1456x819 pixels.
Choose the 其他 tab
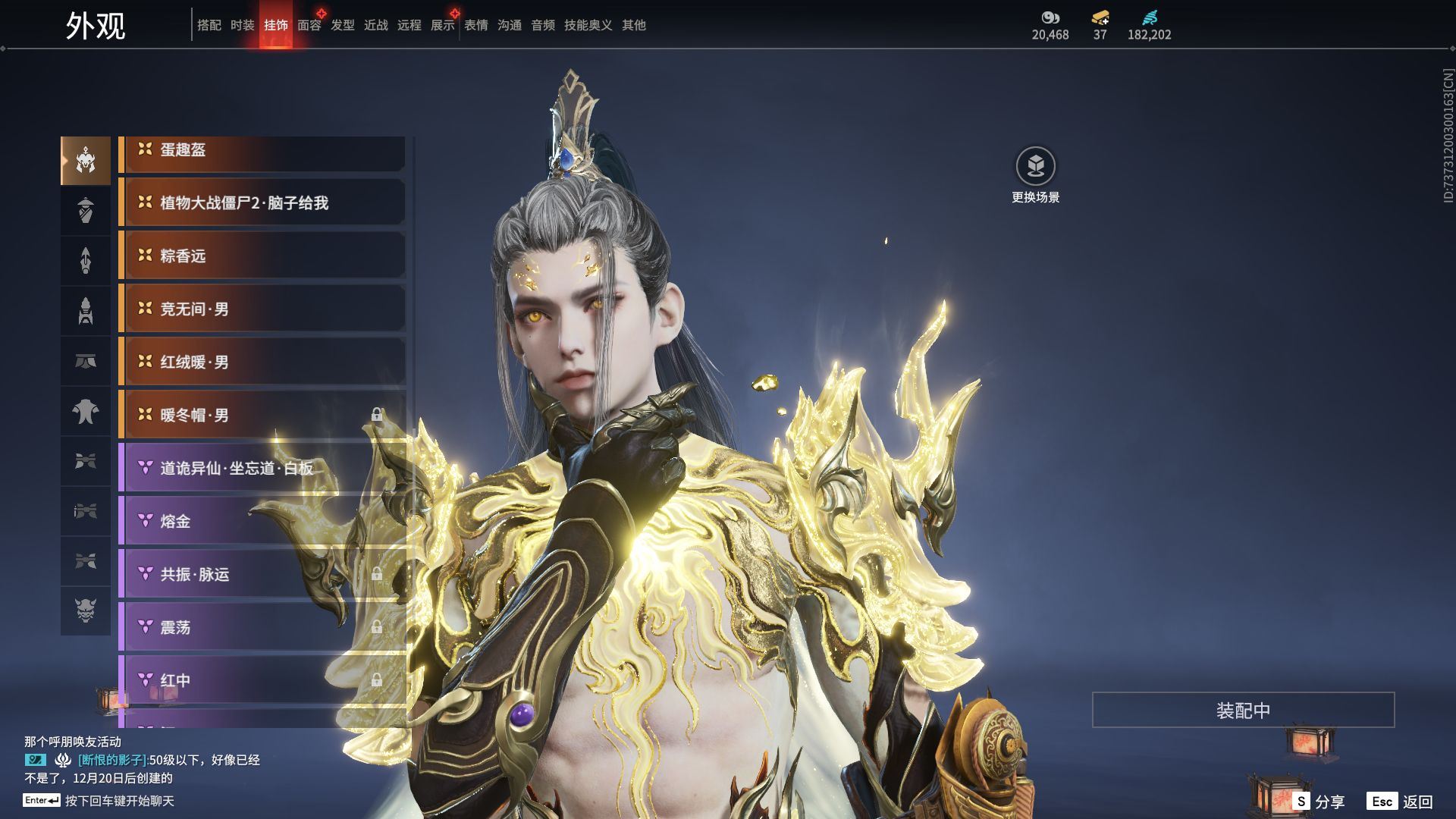click(633, 25)
